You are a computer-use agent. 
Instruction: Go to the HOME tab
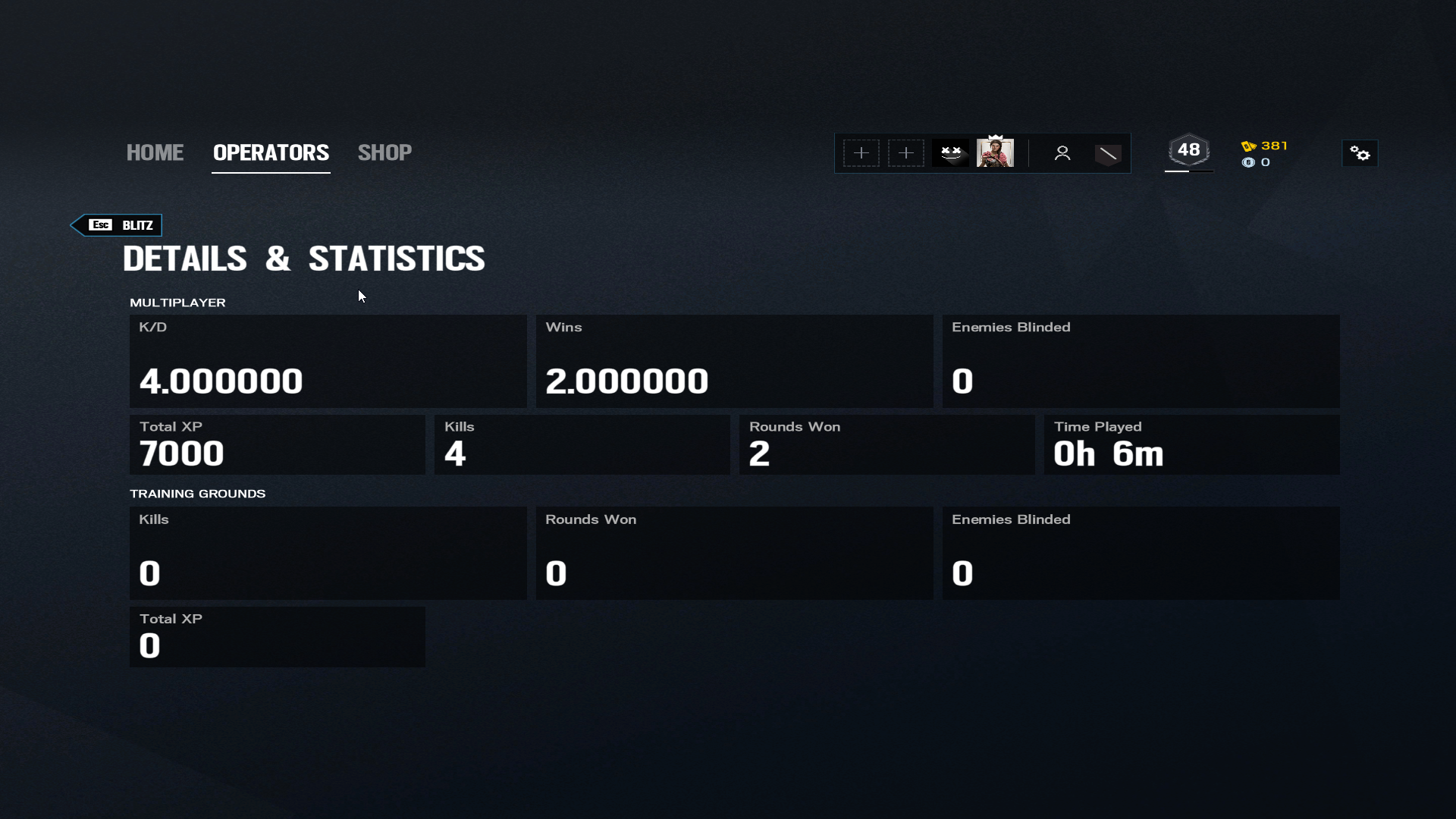[x=155, y=152]
